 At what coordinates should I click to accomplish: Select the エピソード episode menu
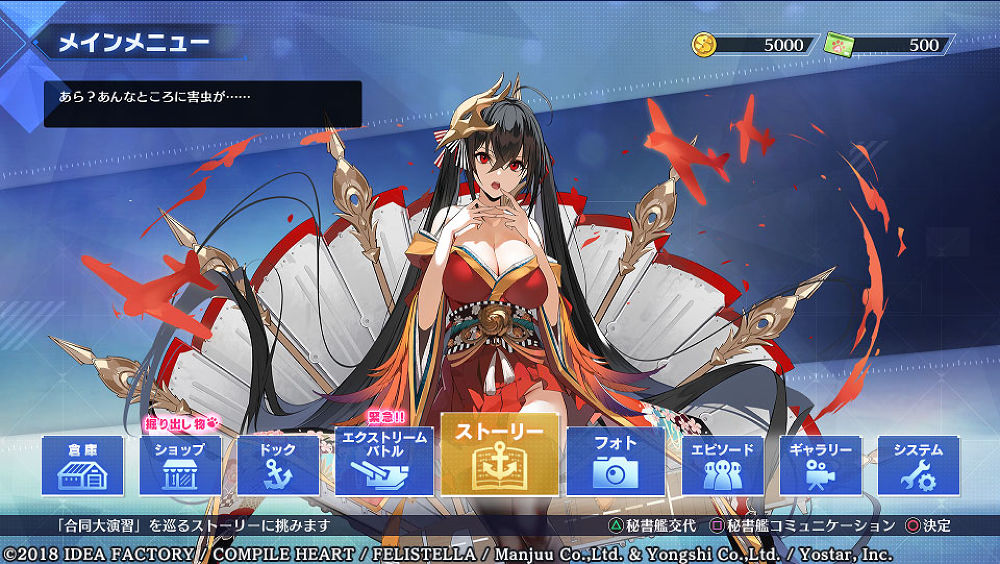[722, 465]
